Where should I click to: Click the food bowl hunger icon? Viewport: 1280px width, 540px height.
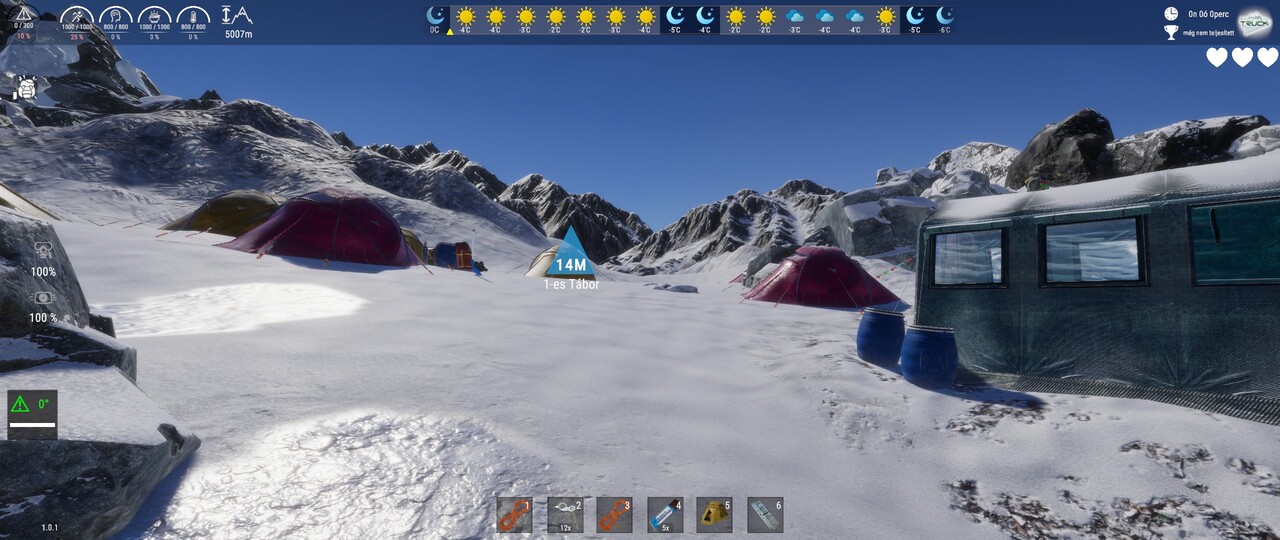[x=154, y=16]
